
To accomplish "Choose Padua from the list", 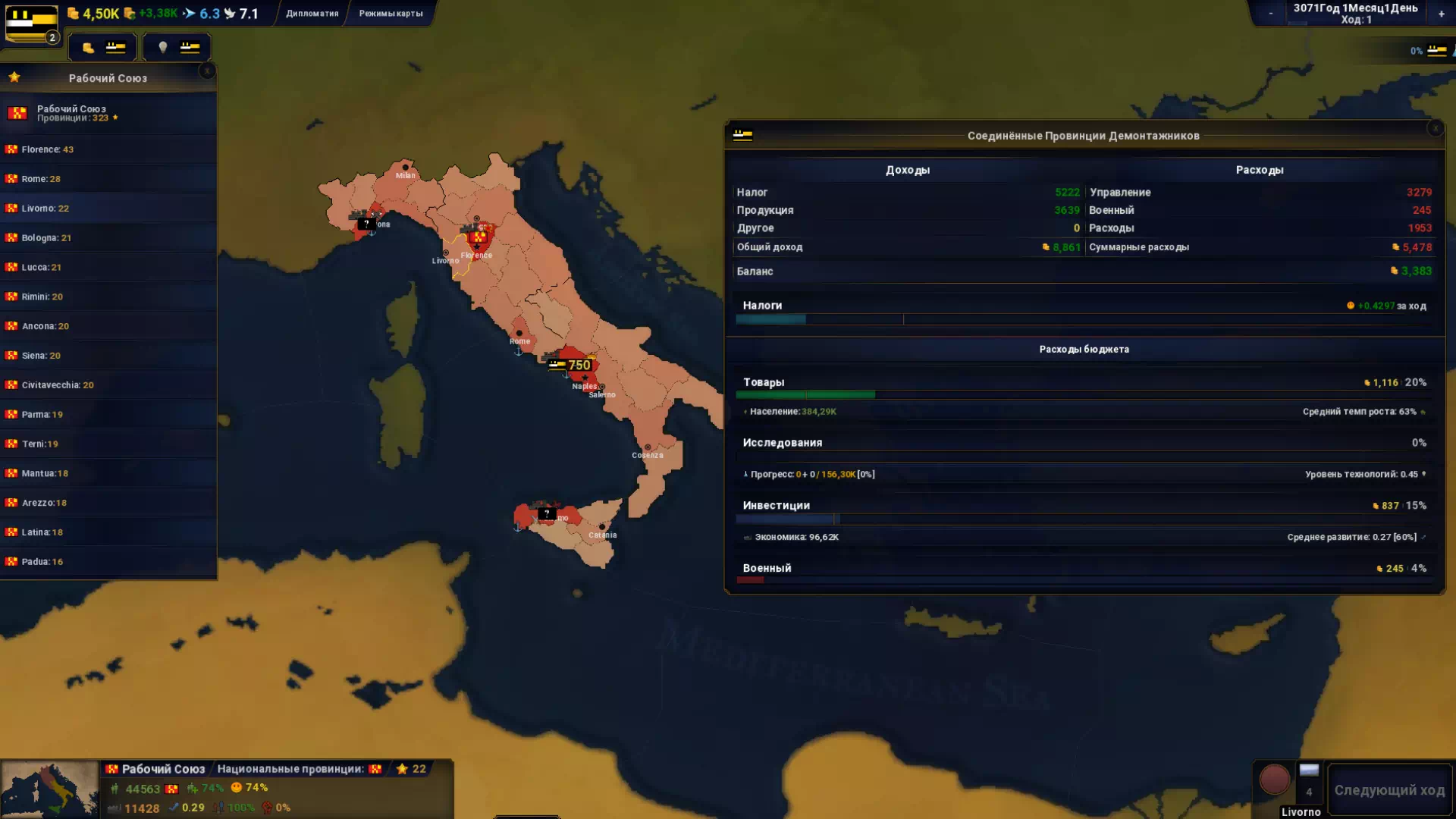I will (x=42, y=562).
